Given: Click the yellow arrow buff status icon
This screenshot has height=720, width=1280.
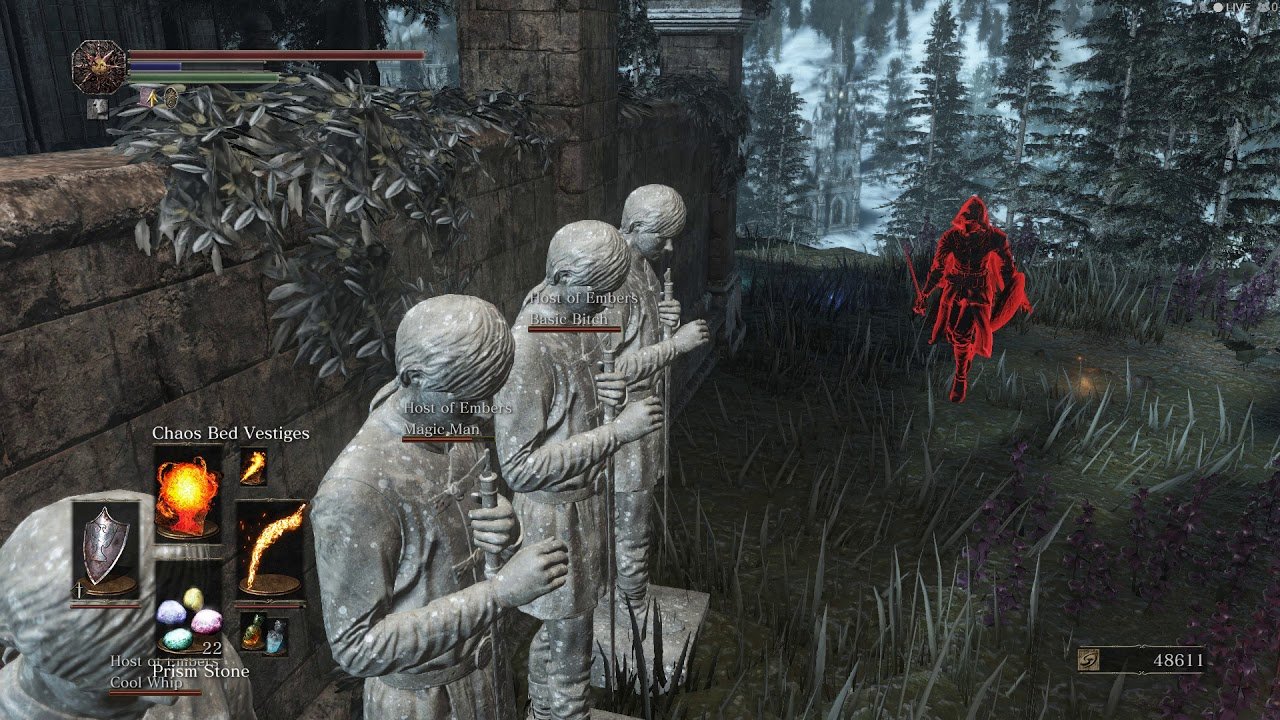Looking at the screenshot, I should click(x=150, y=98).
